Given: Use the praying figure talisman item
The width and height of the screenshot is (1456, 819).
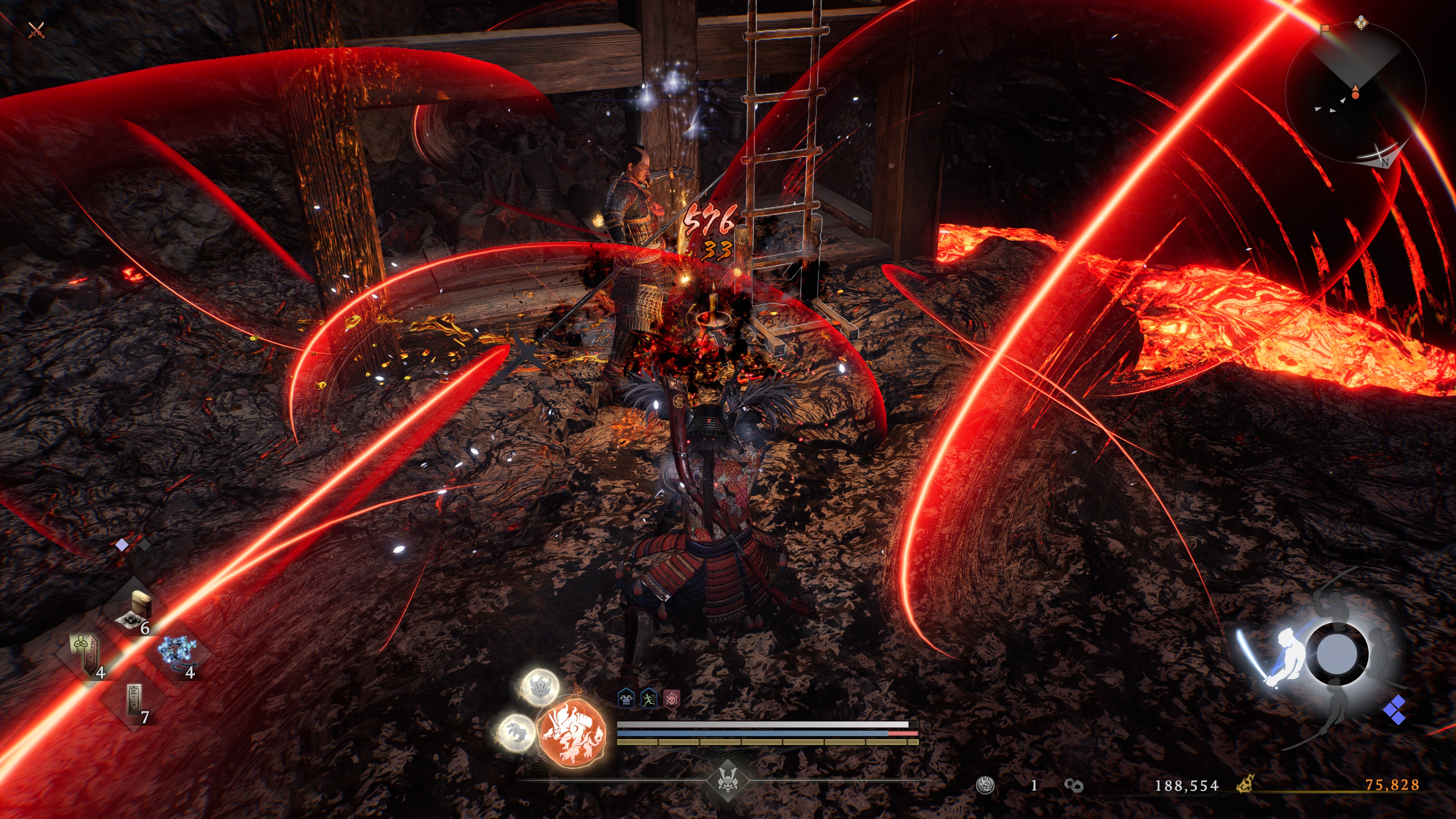Looking at the screenshot, I should point(86,654).
